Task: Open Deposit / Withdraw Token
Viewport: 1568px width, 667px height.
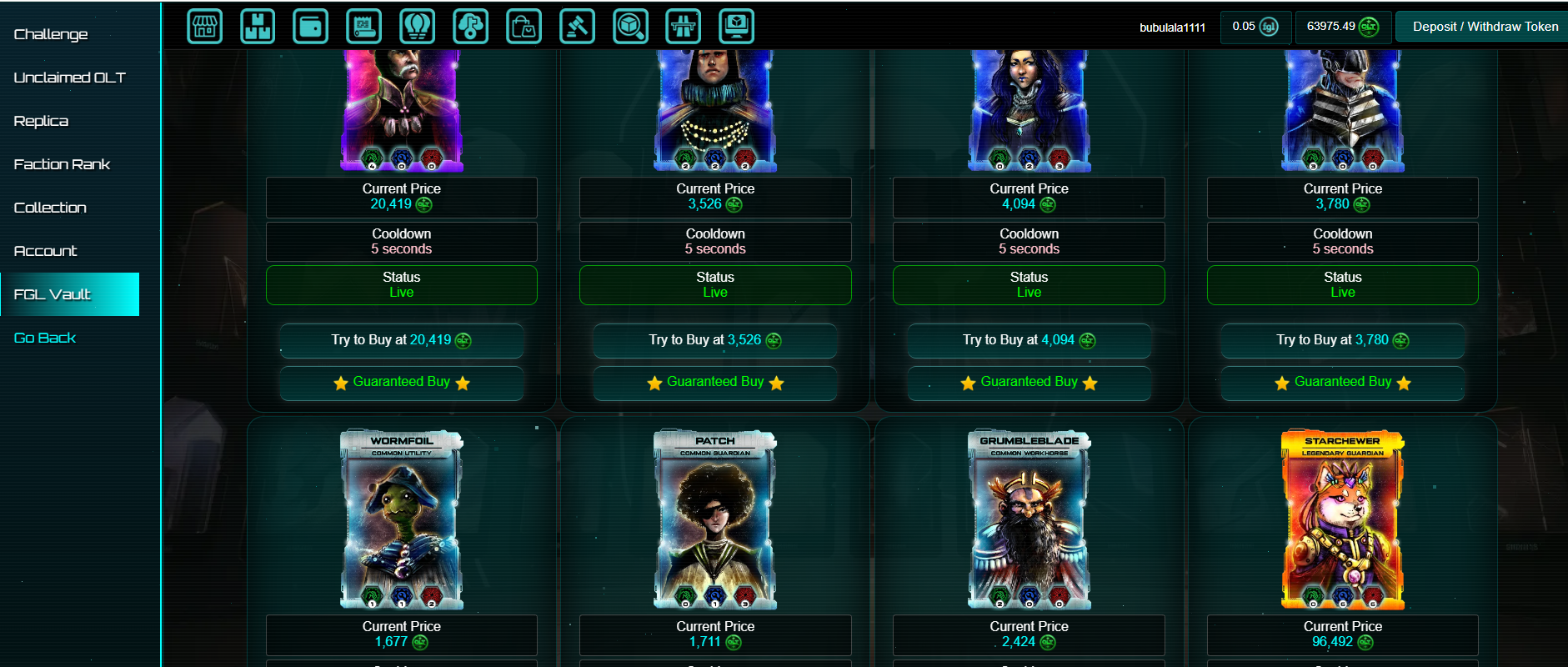Action: point(1485,27)
